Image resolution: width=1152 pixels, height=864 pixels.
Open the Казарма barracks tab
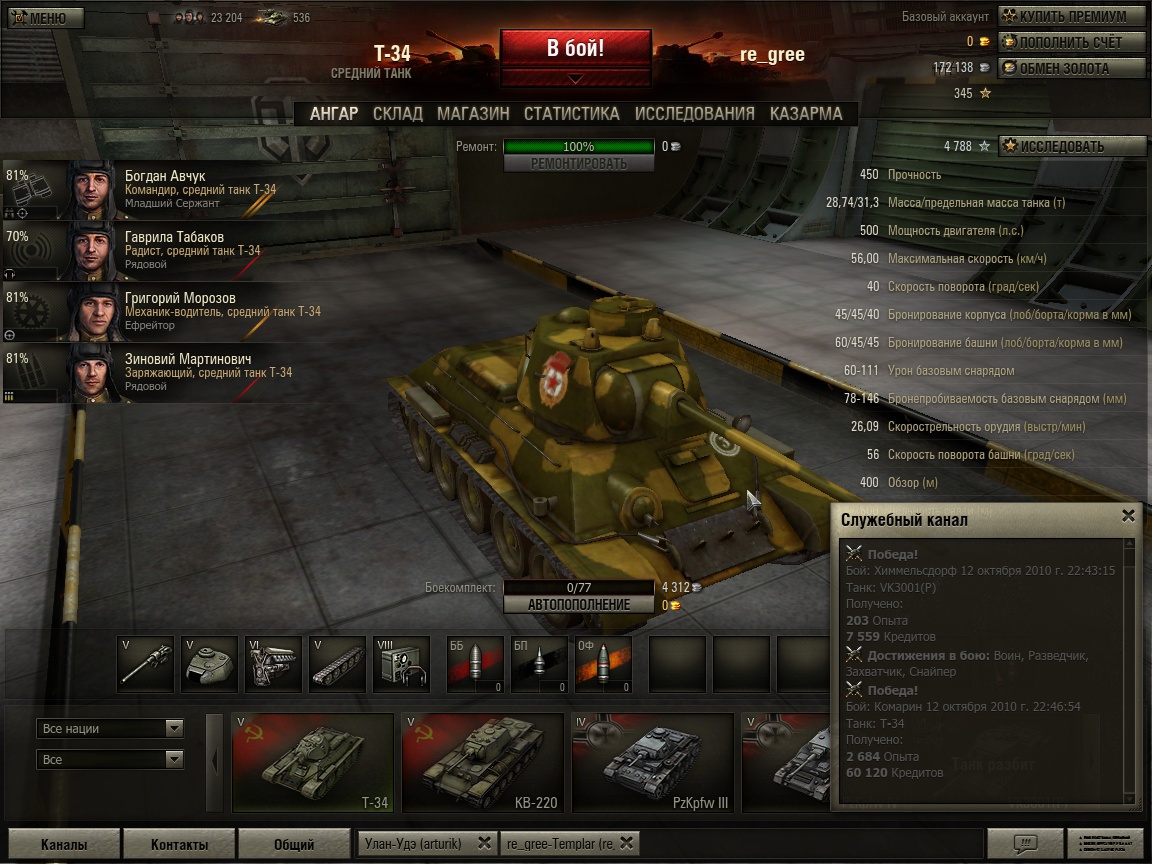[806, 113]
